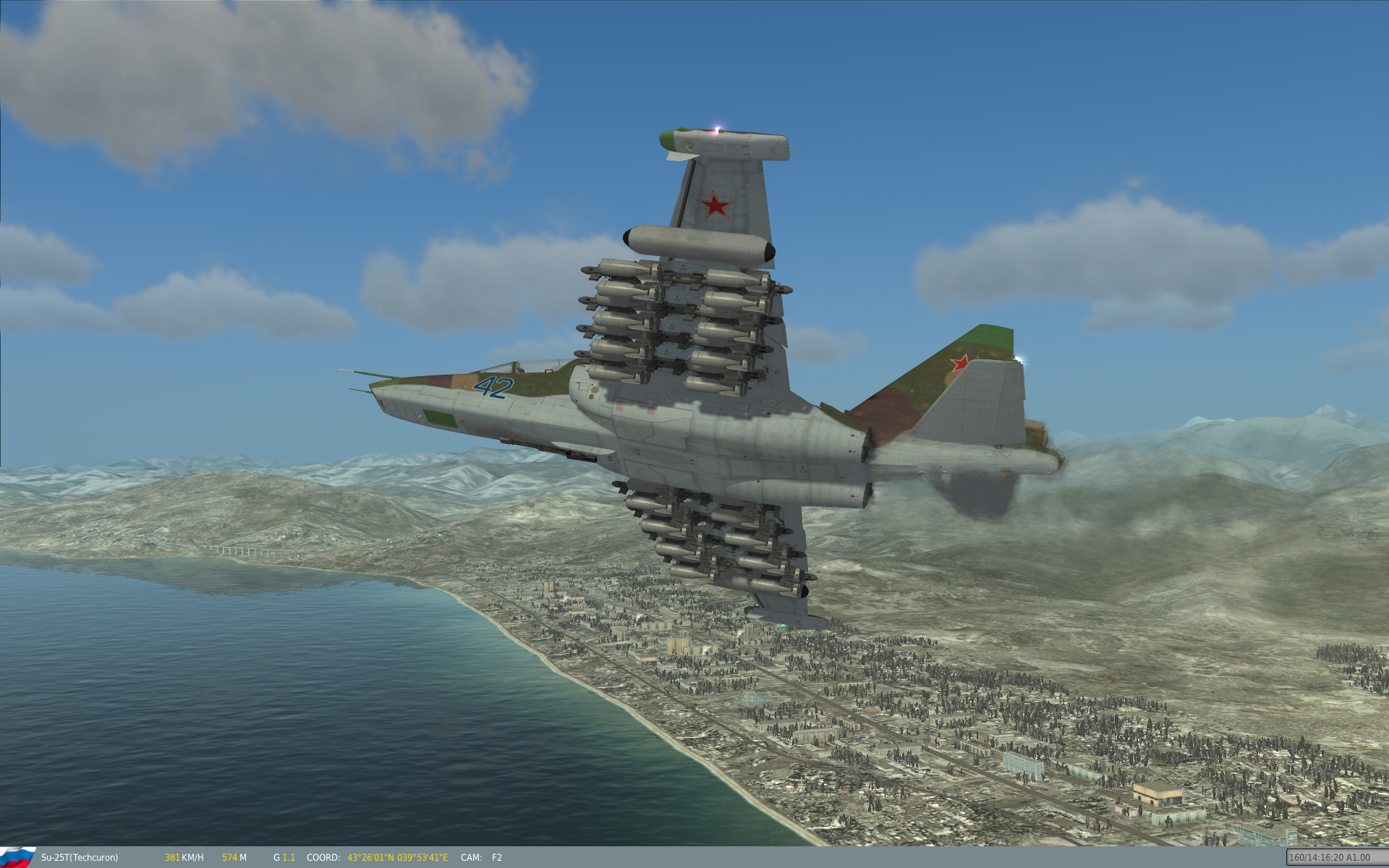
Task: Click the yellow coordinate text 43°26'01"N 039°53'41"E
Action: click(396, 857)
